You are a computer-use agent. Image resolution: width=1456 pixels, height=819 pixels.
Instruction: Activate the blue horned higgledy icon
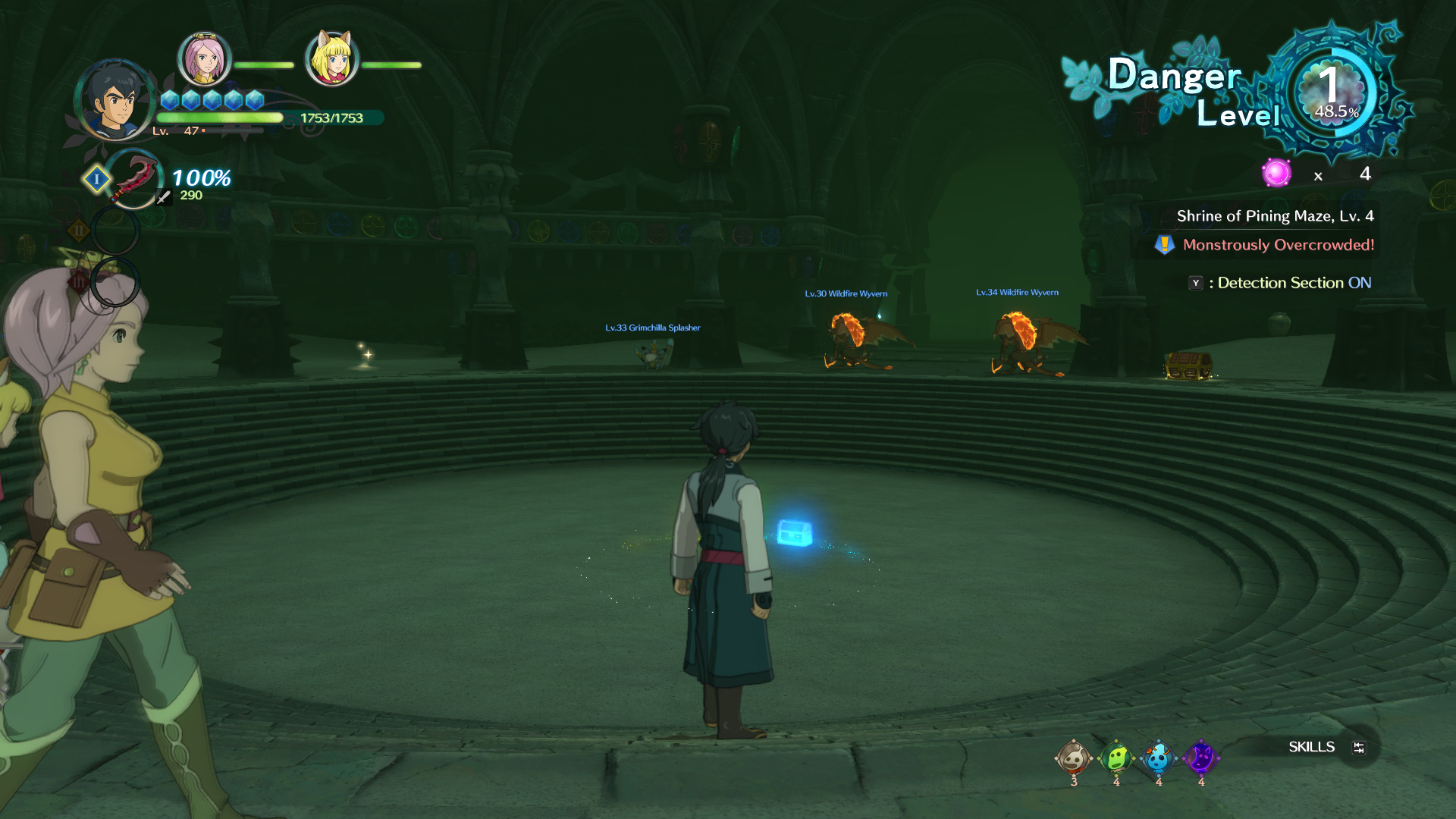[x=1158, y=758]
